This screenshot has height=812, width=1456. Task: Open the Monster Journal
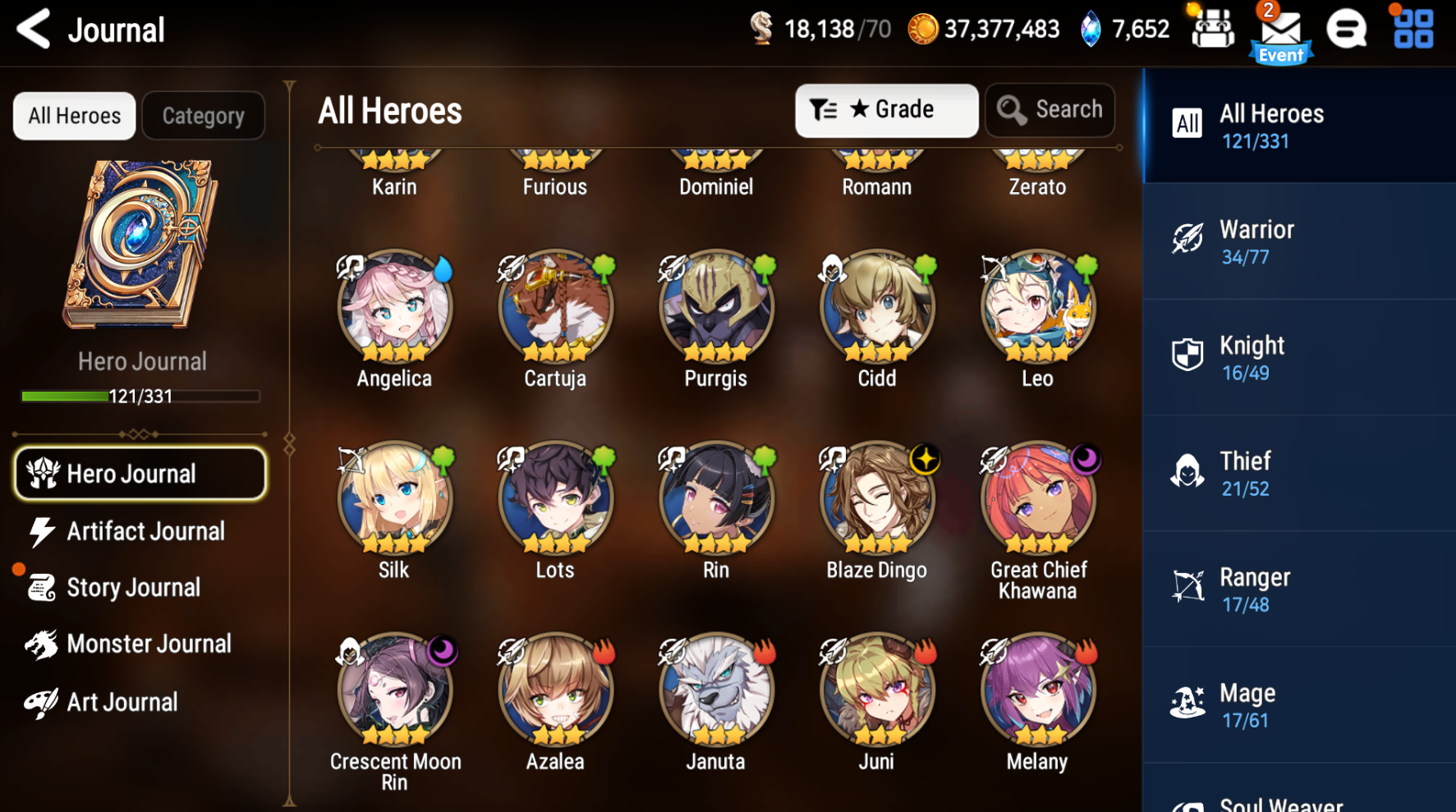tap(148, 644)
